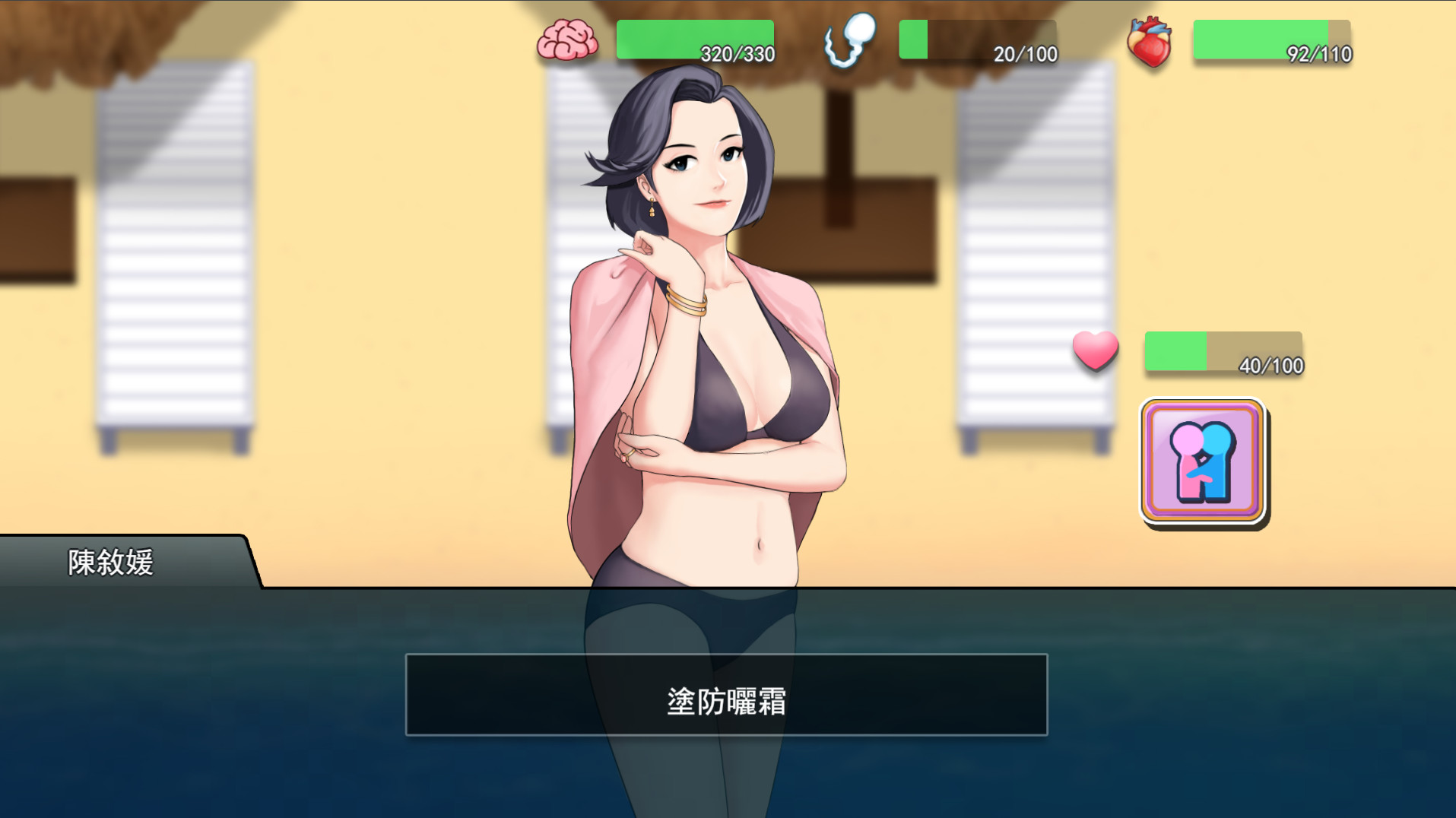Viewport: 1456px width, 818px height.
Task: Click the brain icon to view mental stats
Action: pyautogui.click(x=569, y=40)
